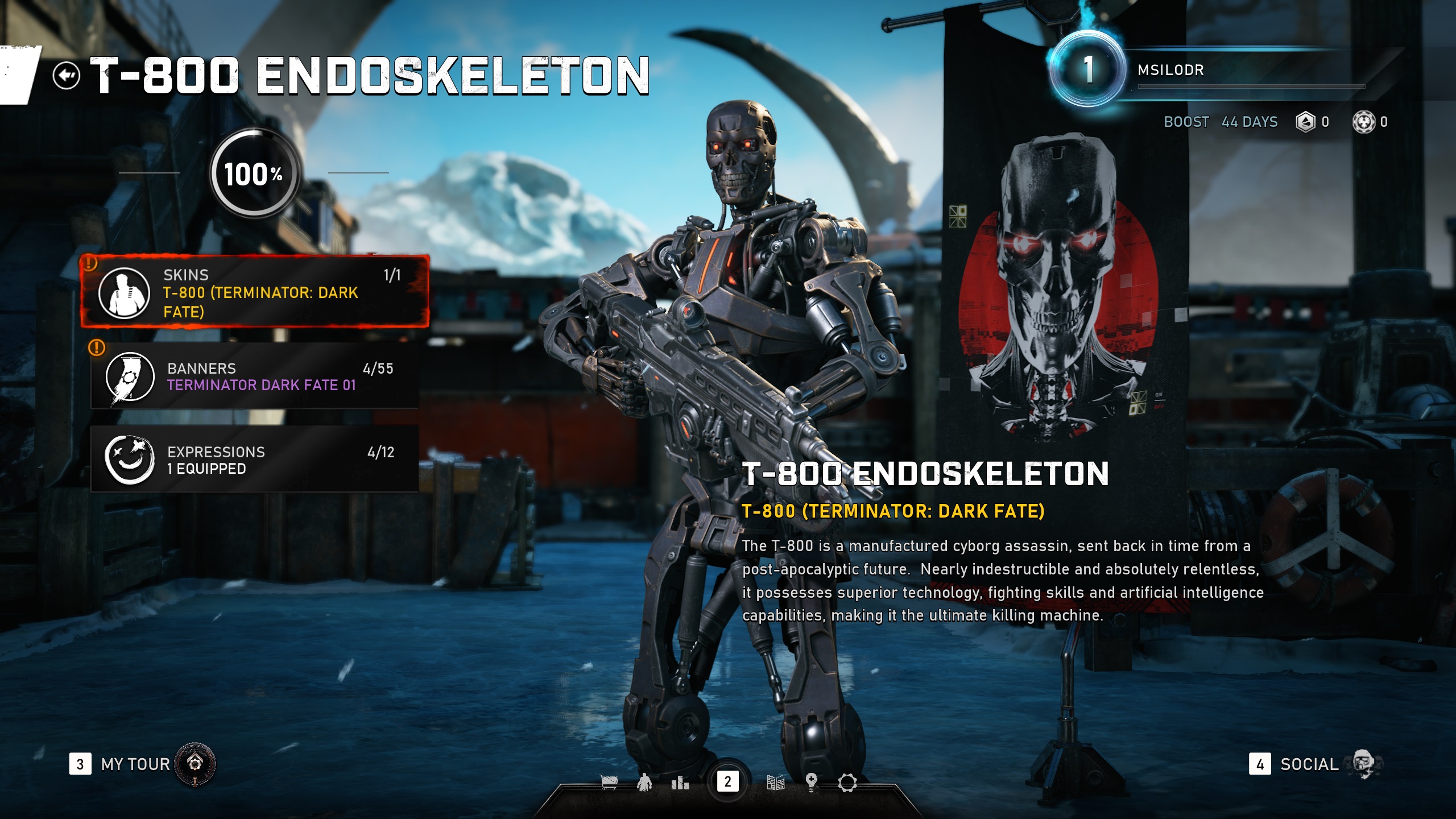Viewport: 1456px width, 819px height.
Task: Open the Skins category
Action: tap(255, 292)
